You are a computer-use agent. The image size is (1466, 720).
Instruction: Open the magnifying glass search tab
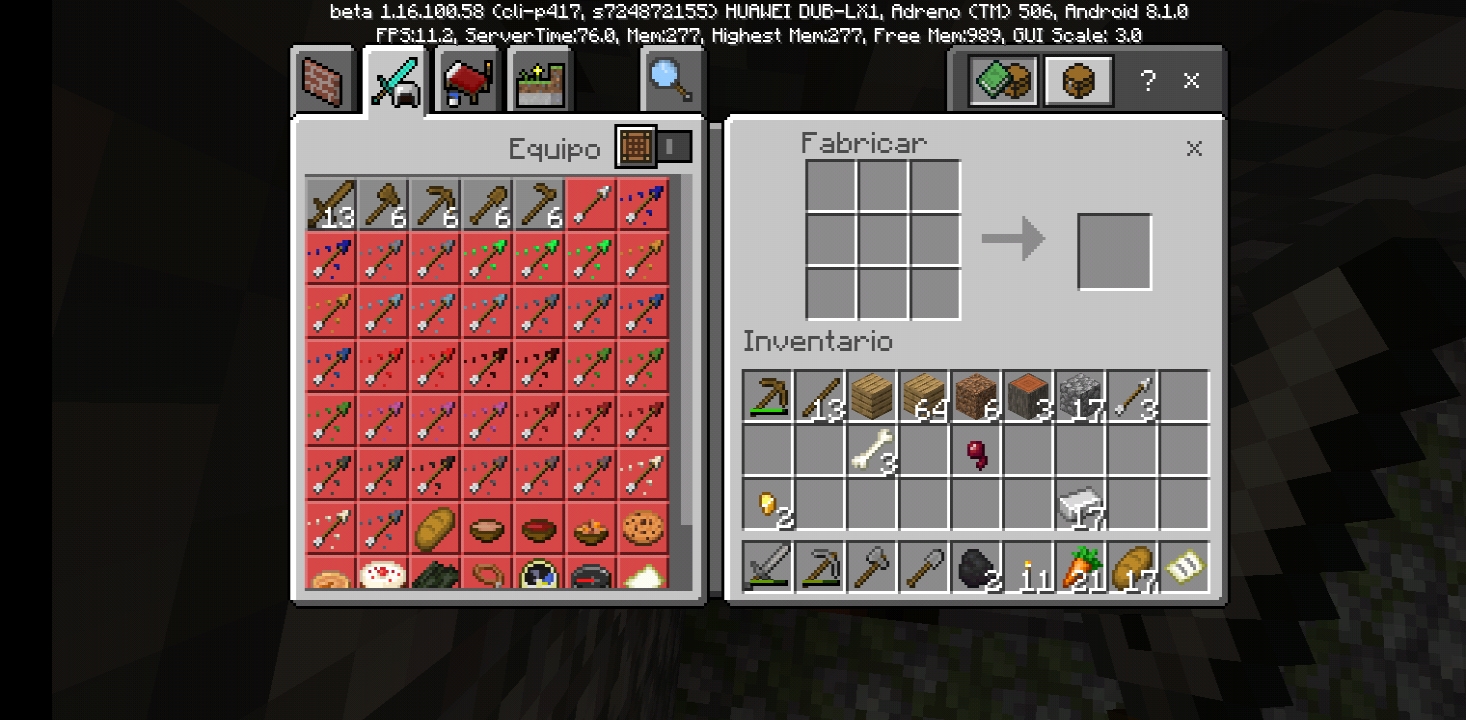671,80
